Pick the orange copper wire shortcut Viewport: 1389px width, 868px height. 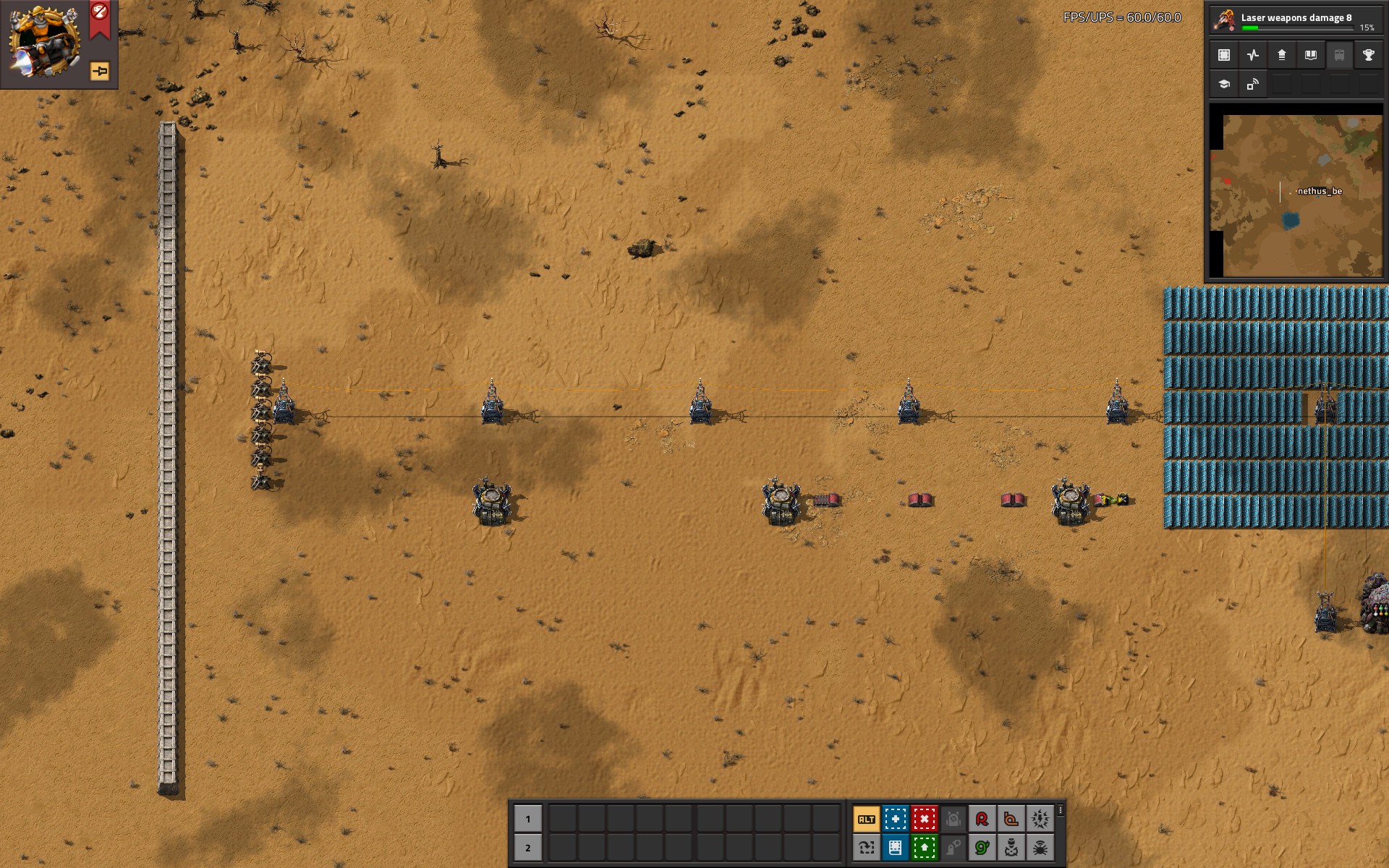click(x=1011, y=820)
